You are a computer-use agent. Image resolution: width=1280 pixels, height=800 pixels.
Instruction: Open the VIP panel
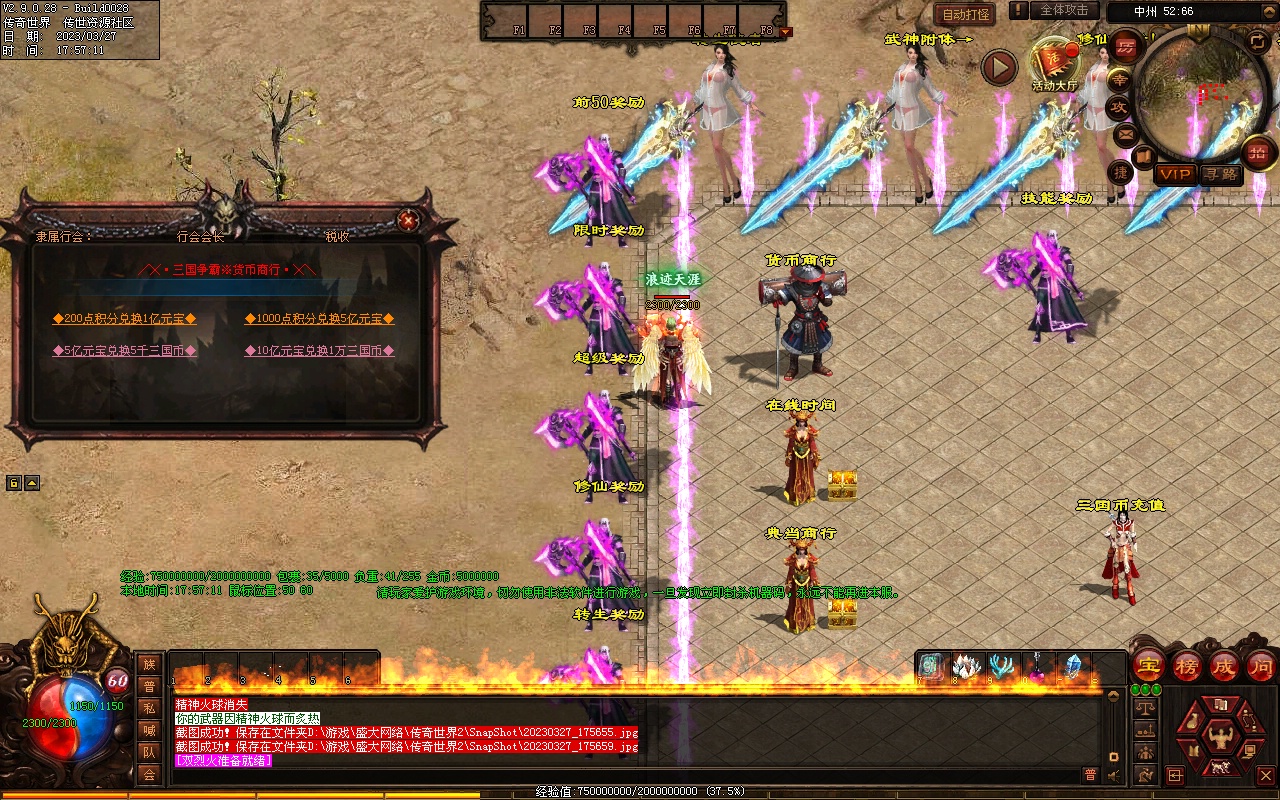coord(1175,174)
